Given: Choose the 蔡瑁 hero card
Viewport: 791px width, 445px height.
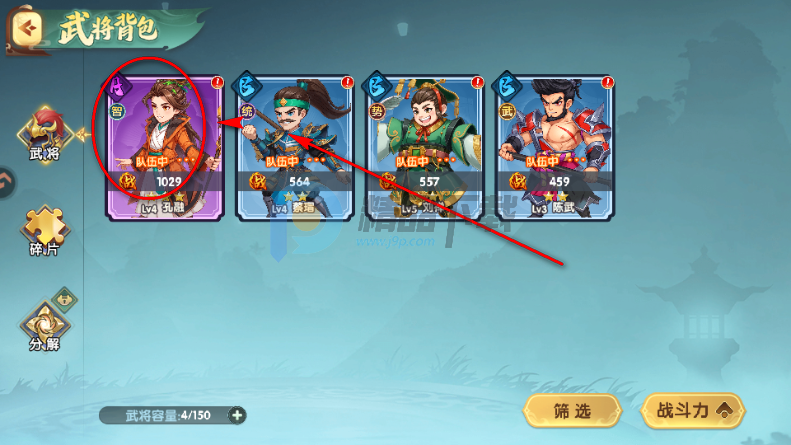Looking at the screenshot, I should (285, 146).
